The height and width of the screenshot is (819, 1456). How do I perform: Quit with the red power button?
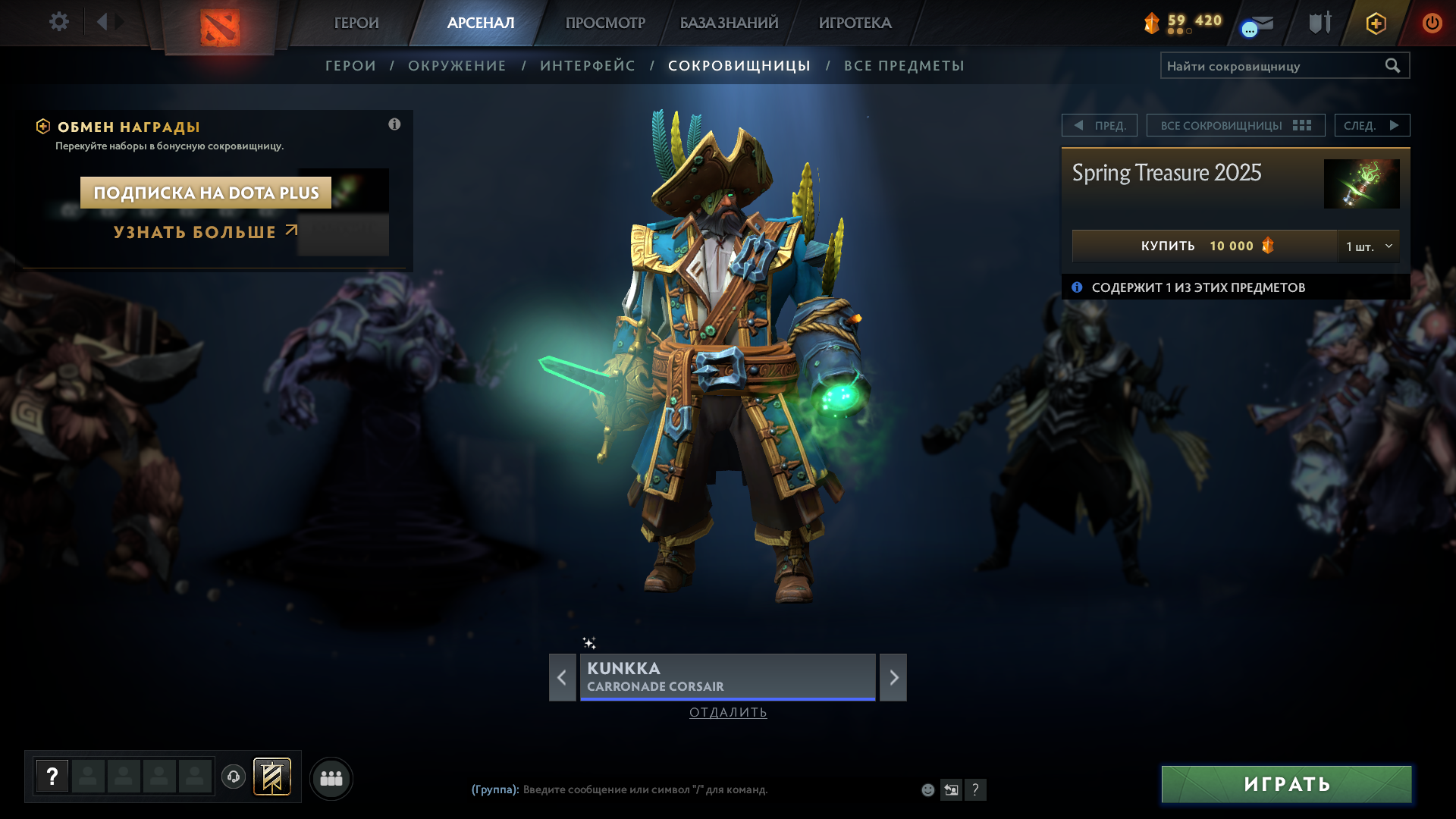pyautogui.click(x=1432, y=23)
